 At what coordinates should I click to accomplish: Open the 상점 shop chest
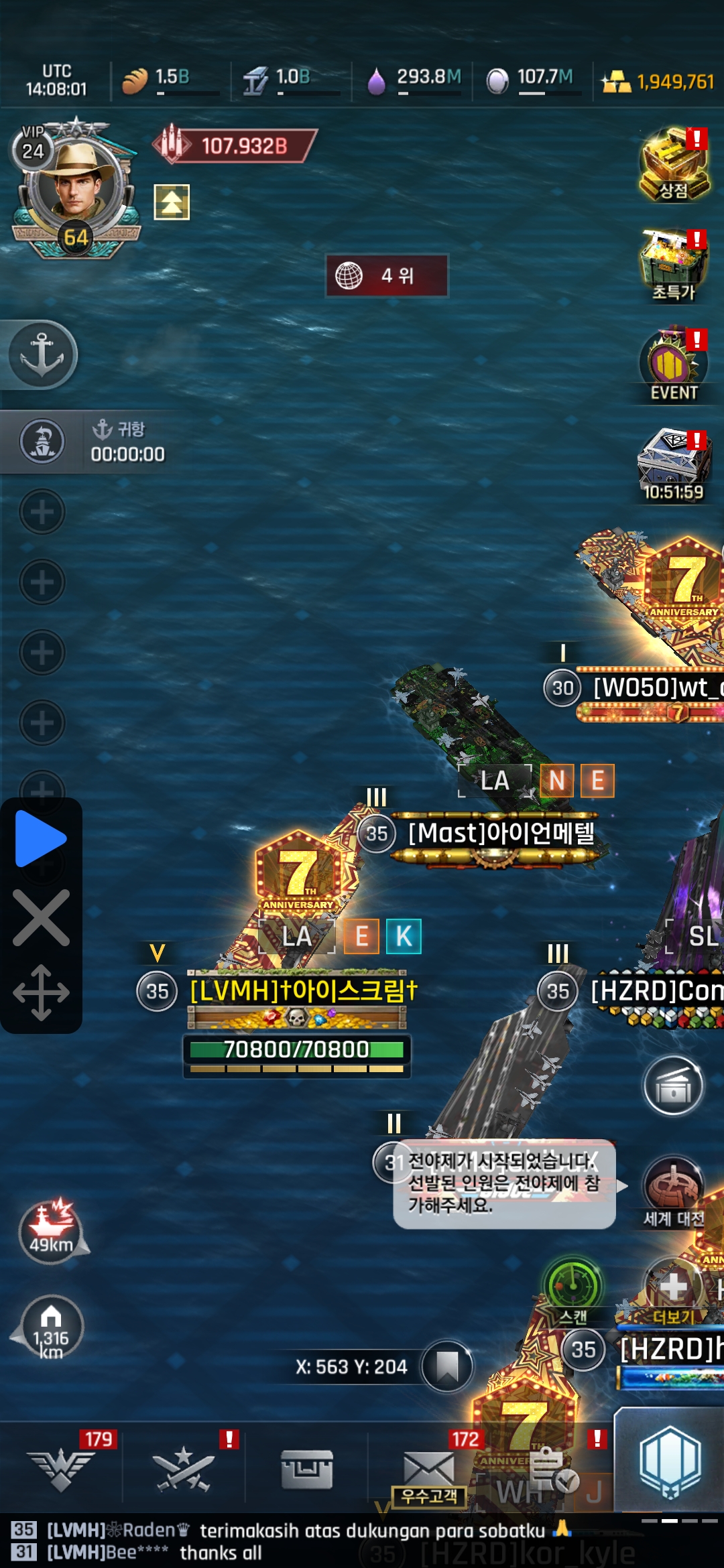click(674, 166)
